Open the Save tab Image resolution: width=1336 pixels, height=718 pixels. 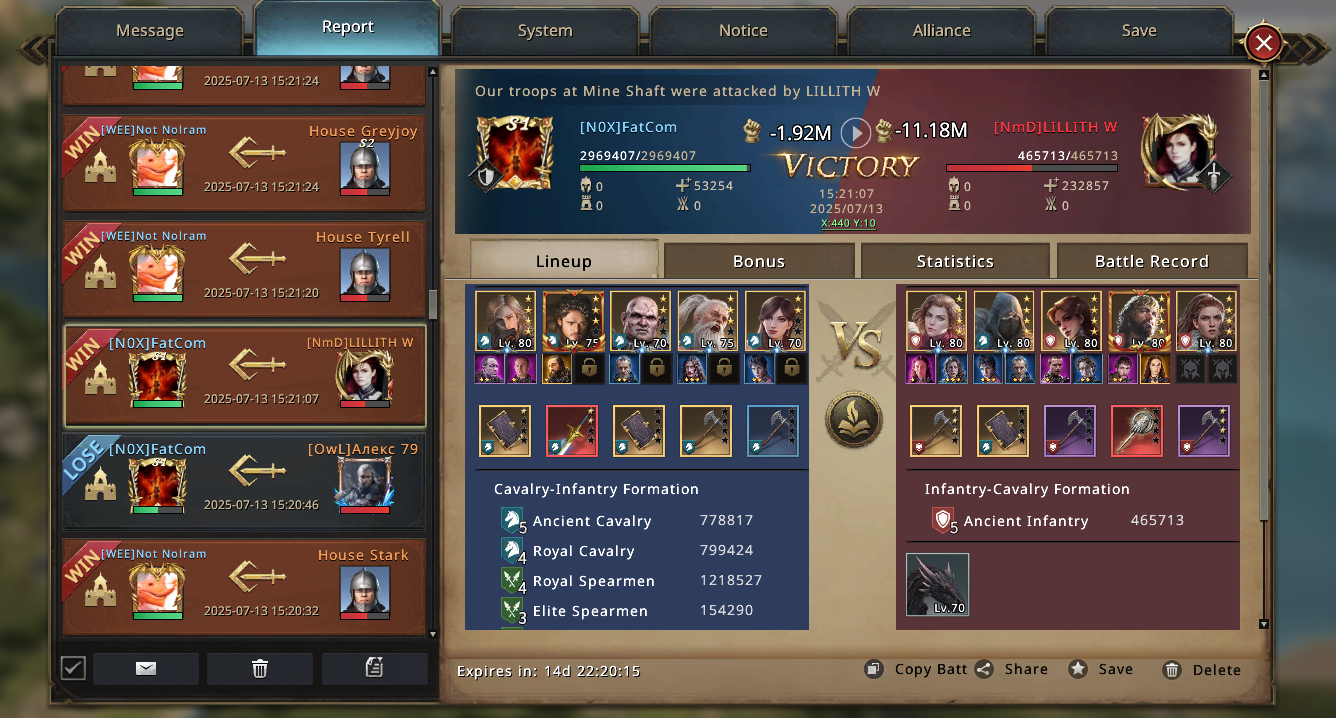pyautogui.click(x=1139, y=31)
